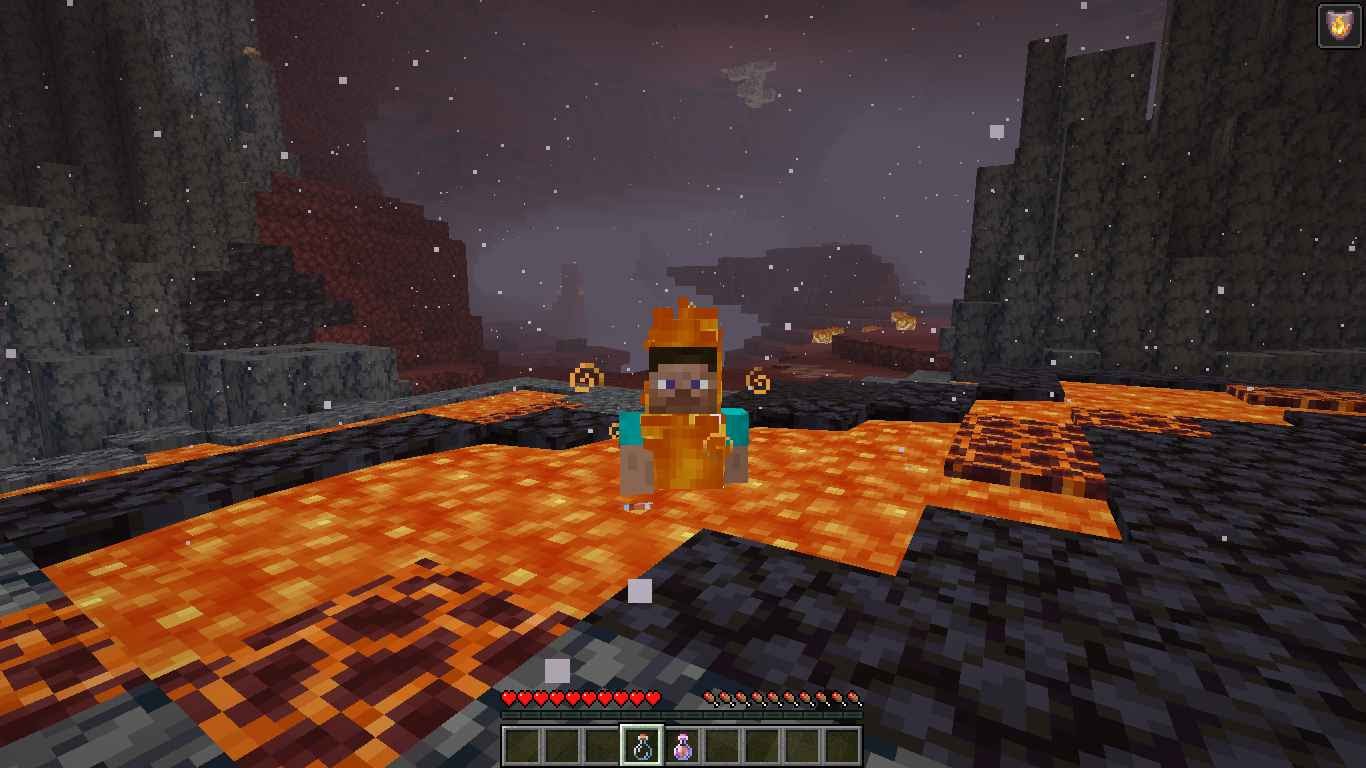This screenshot has height=768, width=1366.
Task: Click the last heart in the health bar
Action: tap(652, 698)
